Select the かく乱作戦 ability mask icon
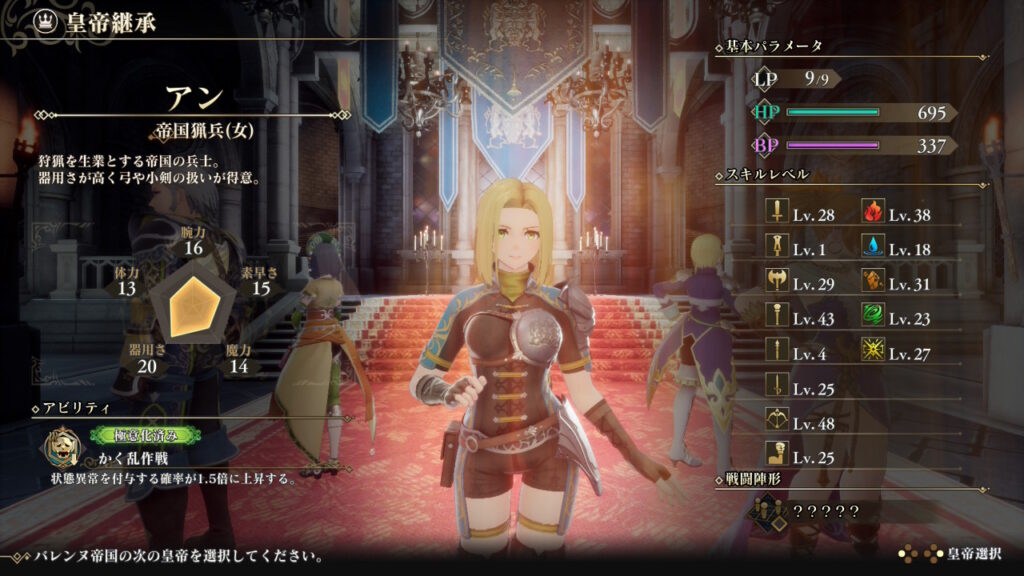The height and width of the screenshot is (576, 1024). tap(61, 447)
